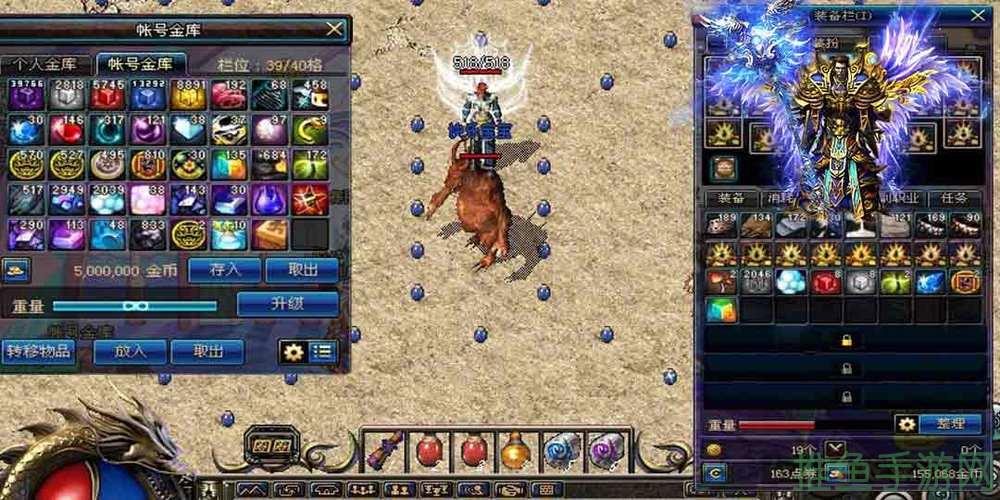Use the yellow potion on the hotbar
Screen dimensions: 1000x500
point(516,450)
